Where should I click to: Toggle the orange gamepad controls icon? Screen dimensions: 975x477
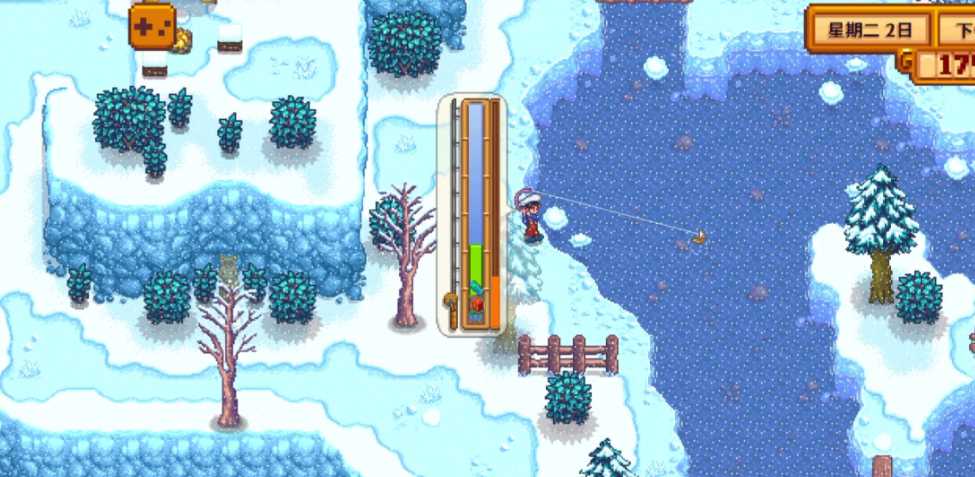[x=152, y=25]
